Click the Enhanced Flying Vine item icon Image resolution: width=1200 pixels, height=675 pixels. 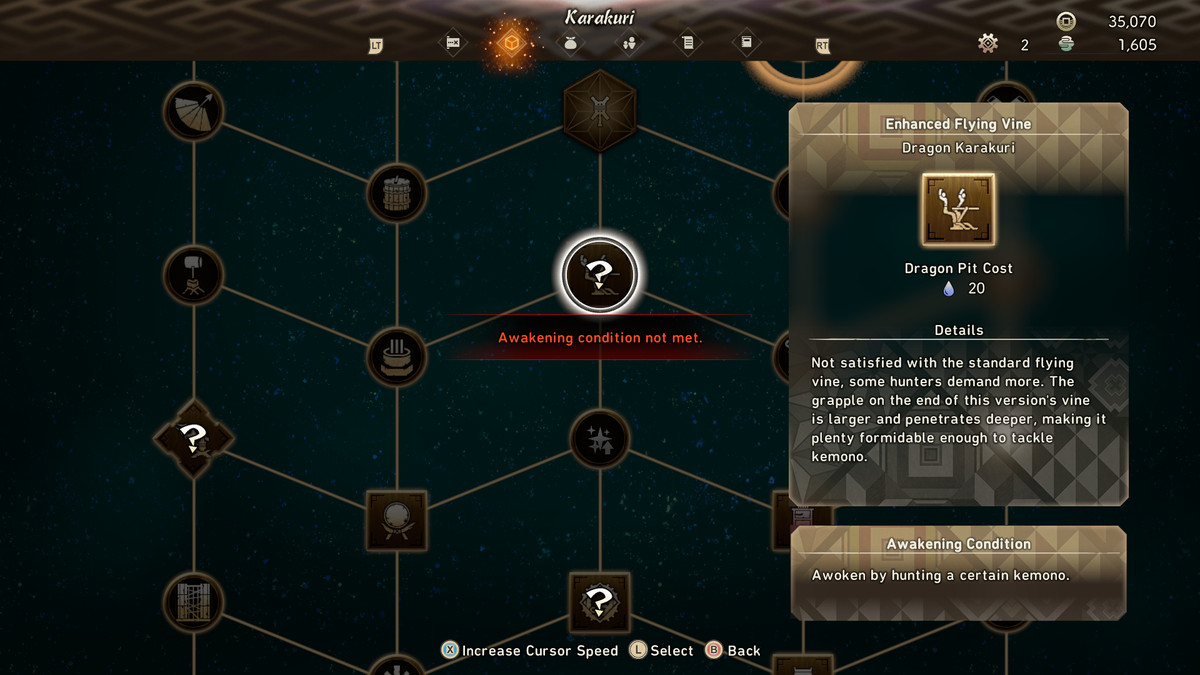(x=958, y=210)
